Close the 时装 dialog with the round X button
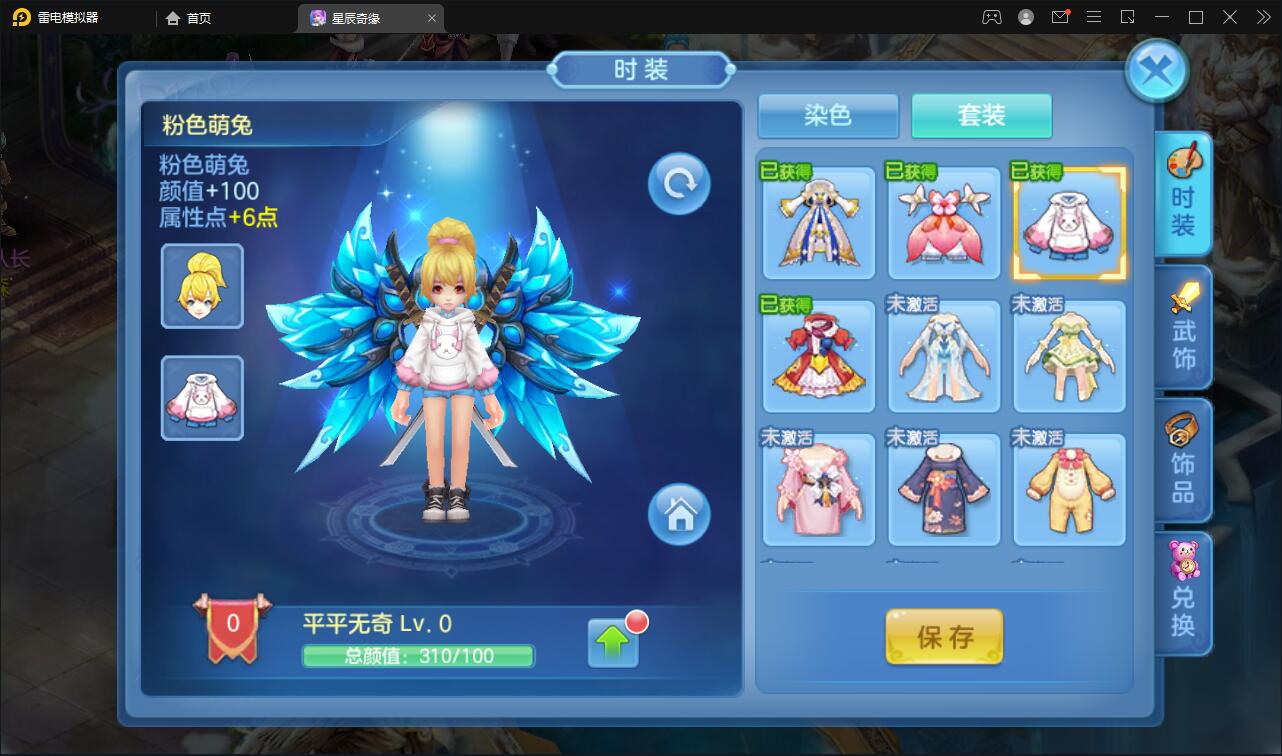The height and width of the screenshot is (756, 1282). tap(1157, 70)
